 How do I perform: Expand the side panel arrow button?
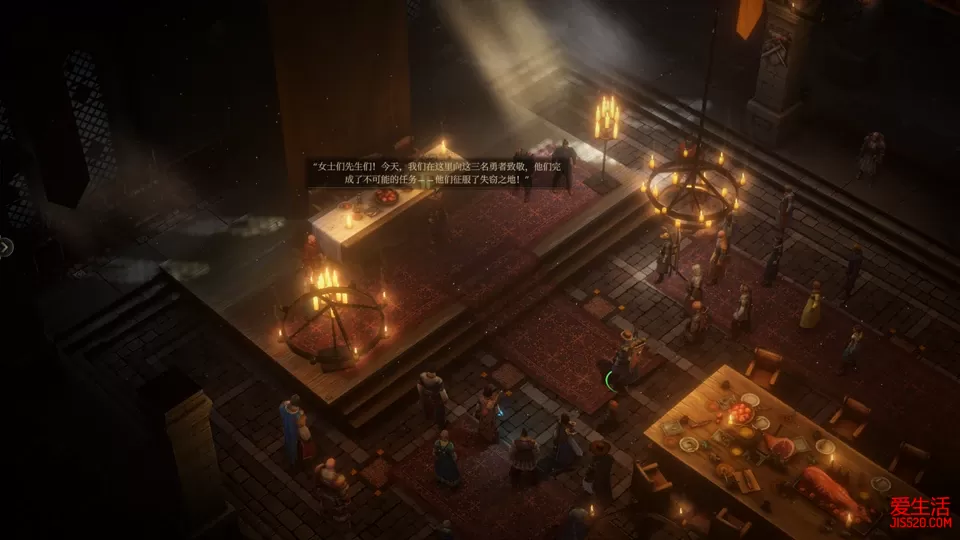click(x=5, y=246)
